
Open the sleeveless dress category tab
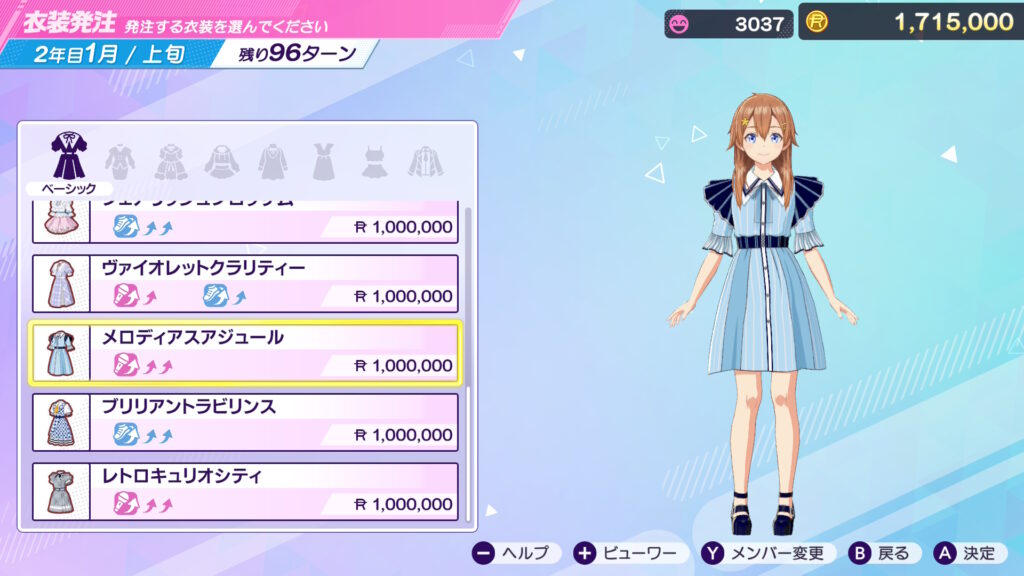point(323,160)
